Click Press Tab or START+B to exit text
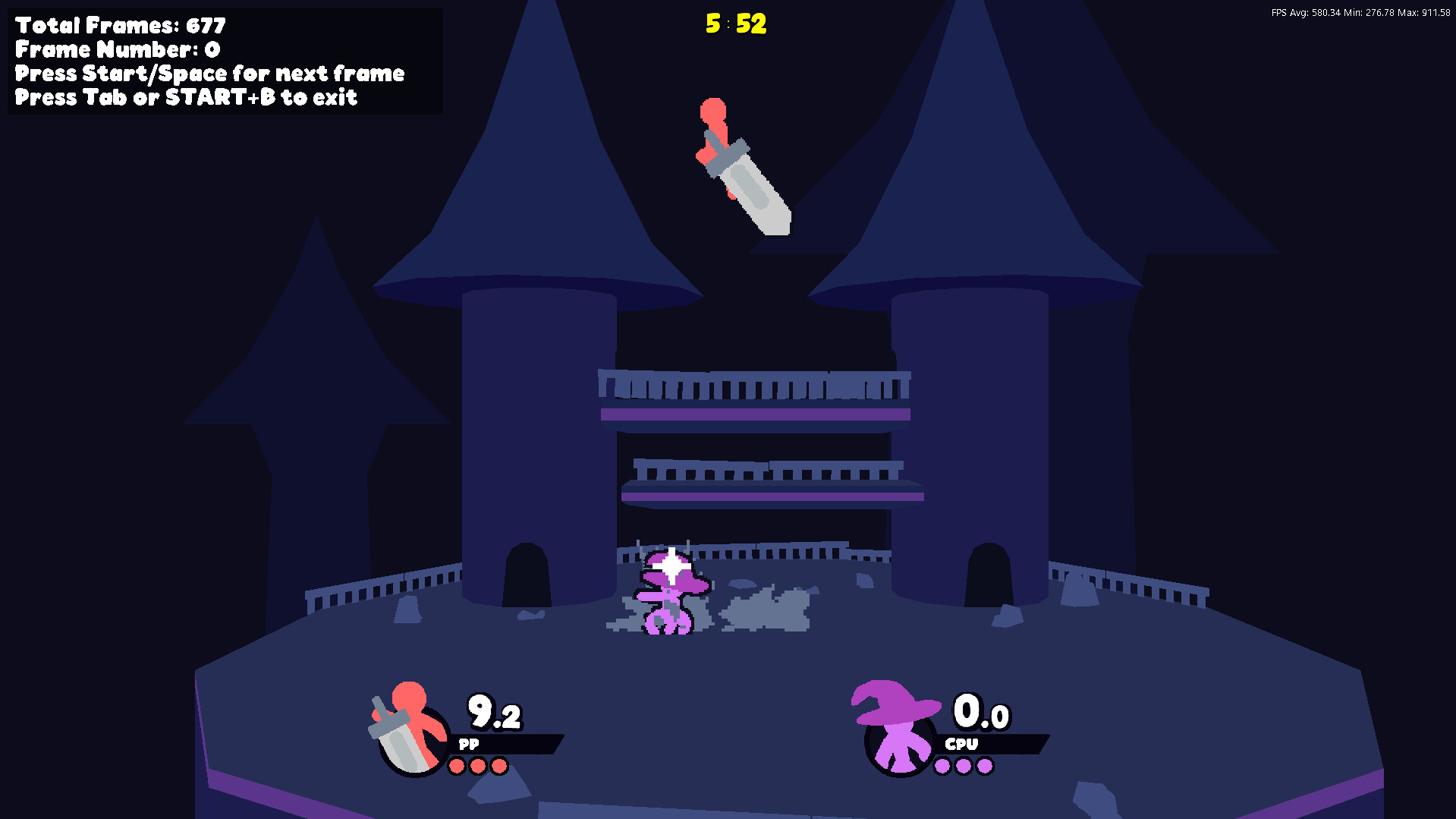The height and width of the screenshot is (819, 1456). 186,97
